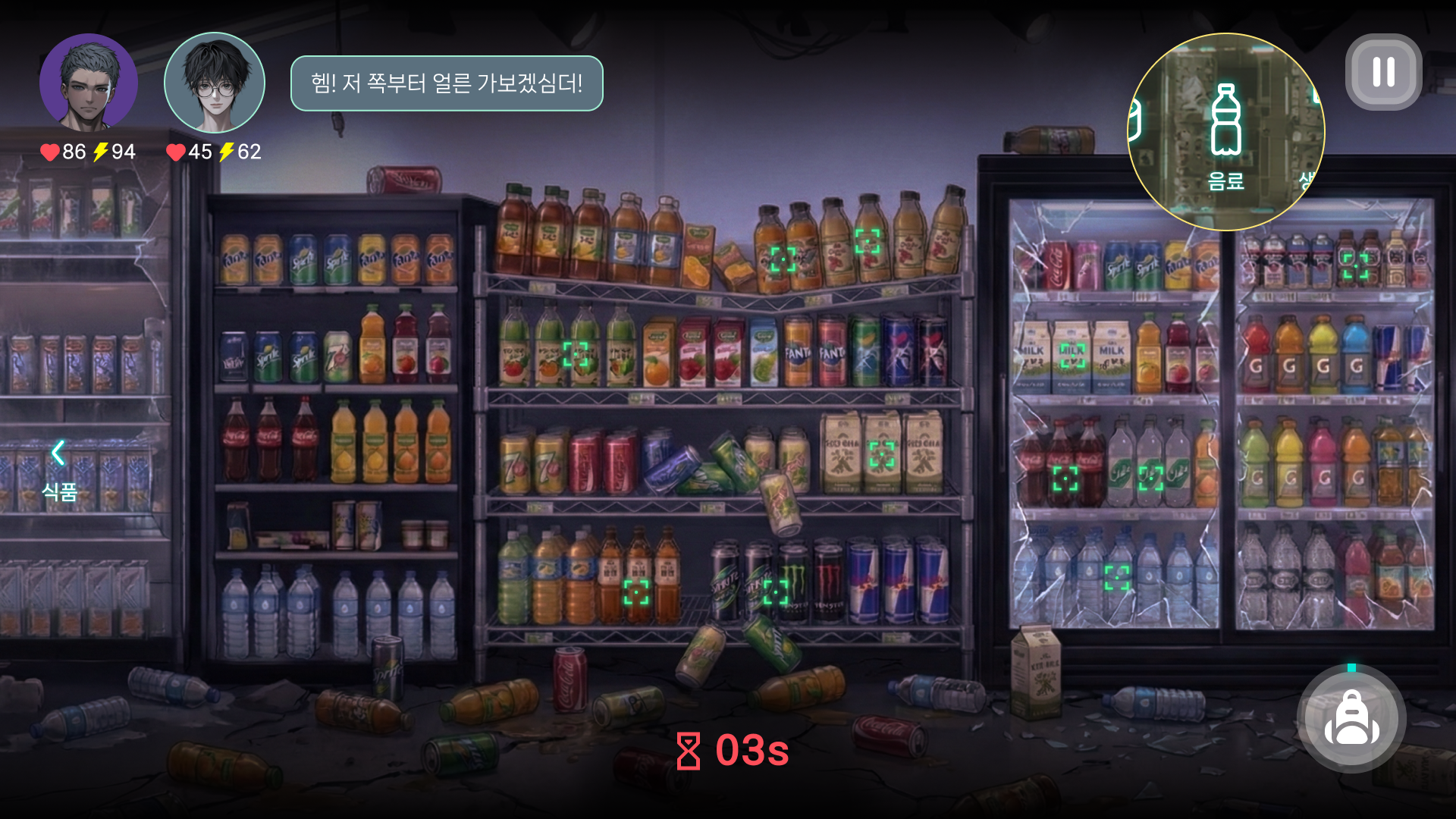Select the glasses-wearing character portrait
Viewport: 1456px width, 819px height.
pyautogui.click(x=215, y=83)
